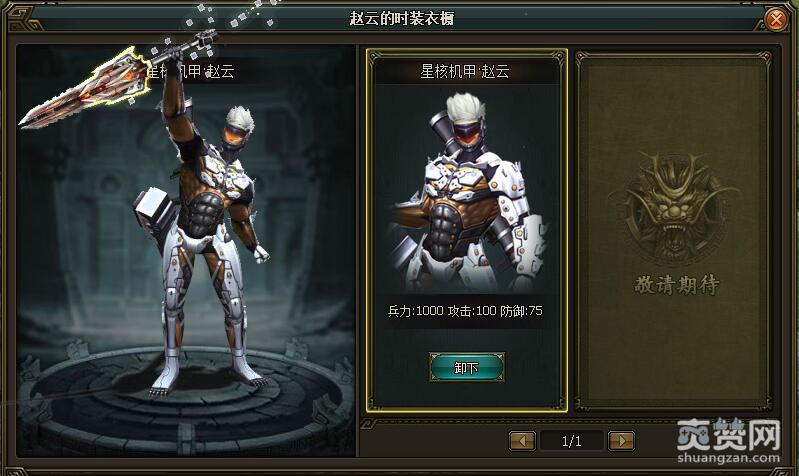This screenshot has height=476, width=799.
Task: Click the 卸下 button to unequip costume
Action: (x=466, y=367)
